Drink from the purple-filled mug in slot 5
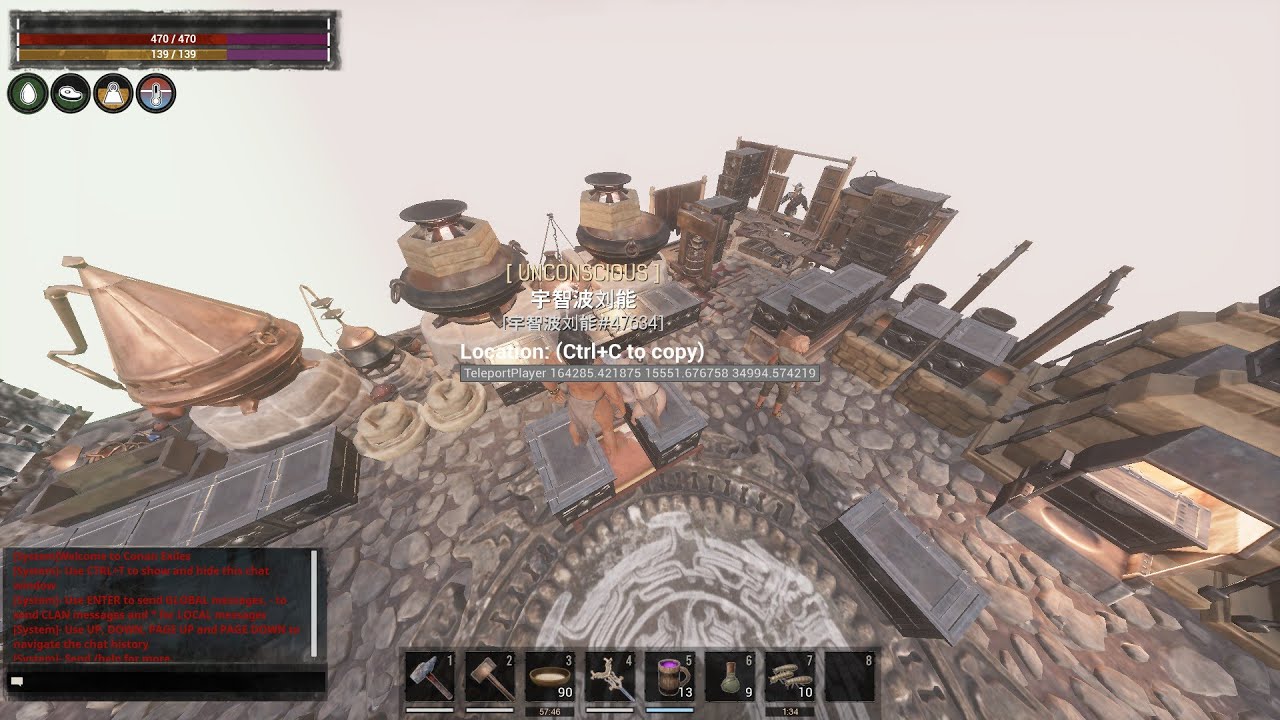Image resolution: width=1280 pixels, height=720 pixels. 670,677
